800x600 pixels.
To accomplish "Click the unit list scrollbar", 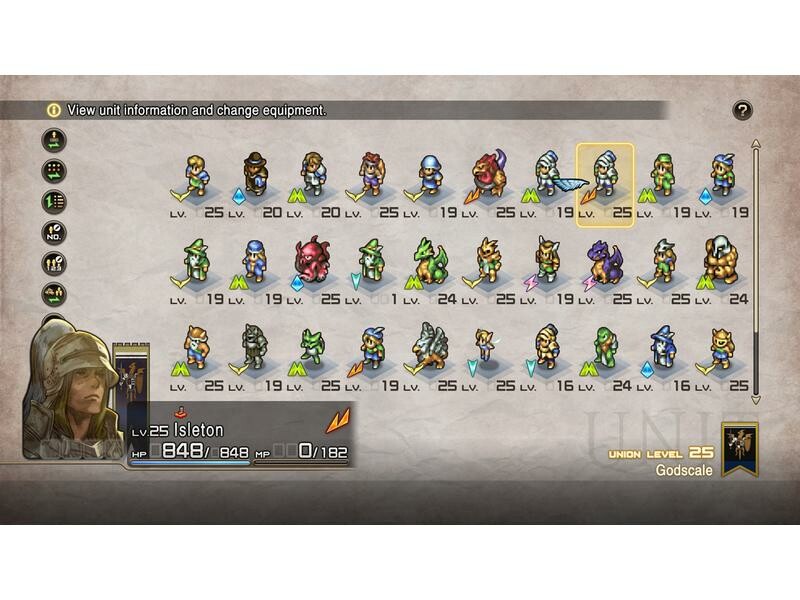I will pos(756,270).
